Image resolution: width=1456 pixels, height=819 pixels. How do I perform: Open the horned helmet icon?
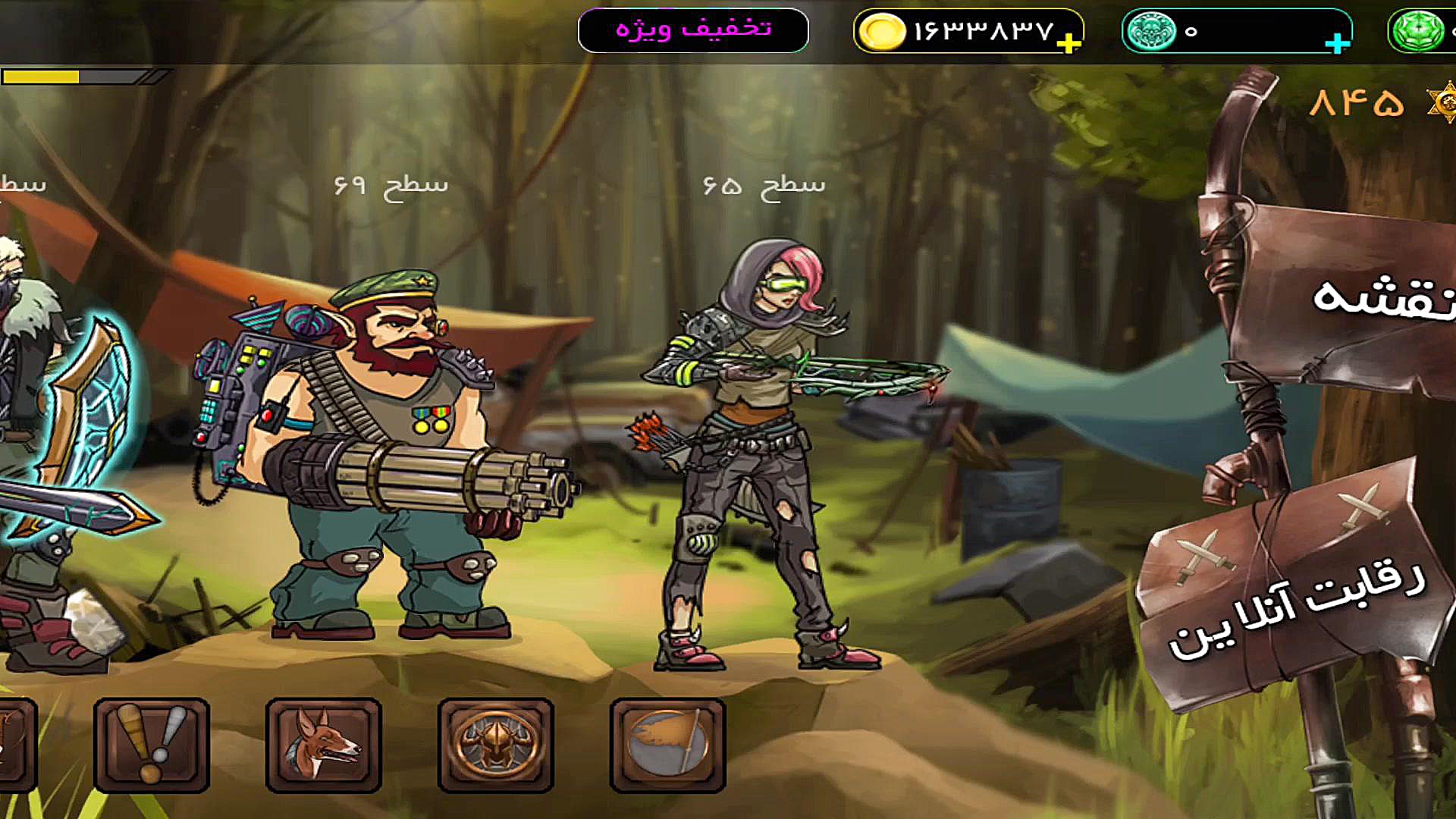click(495, 745)
